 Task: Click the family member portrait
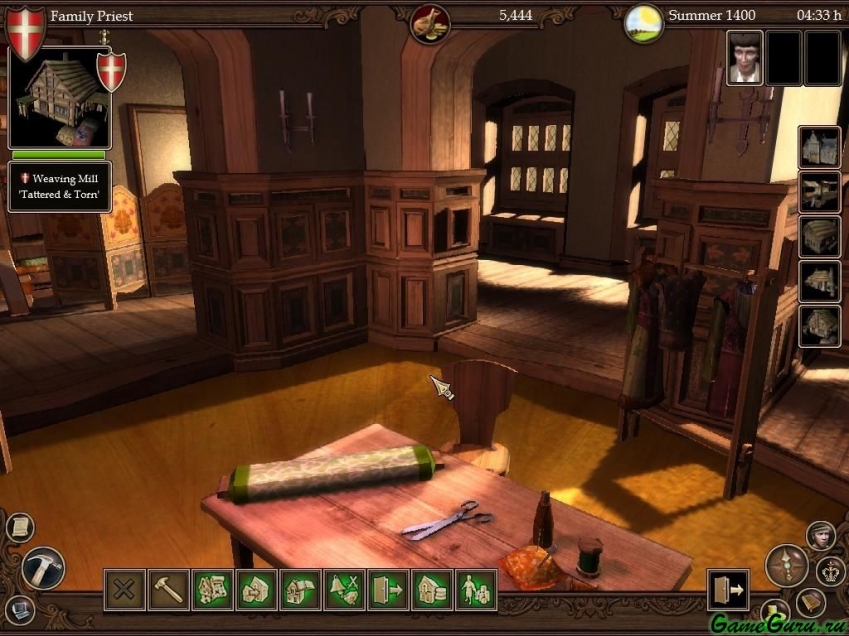(744, 57)
